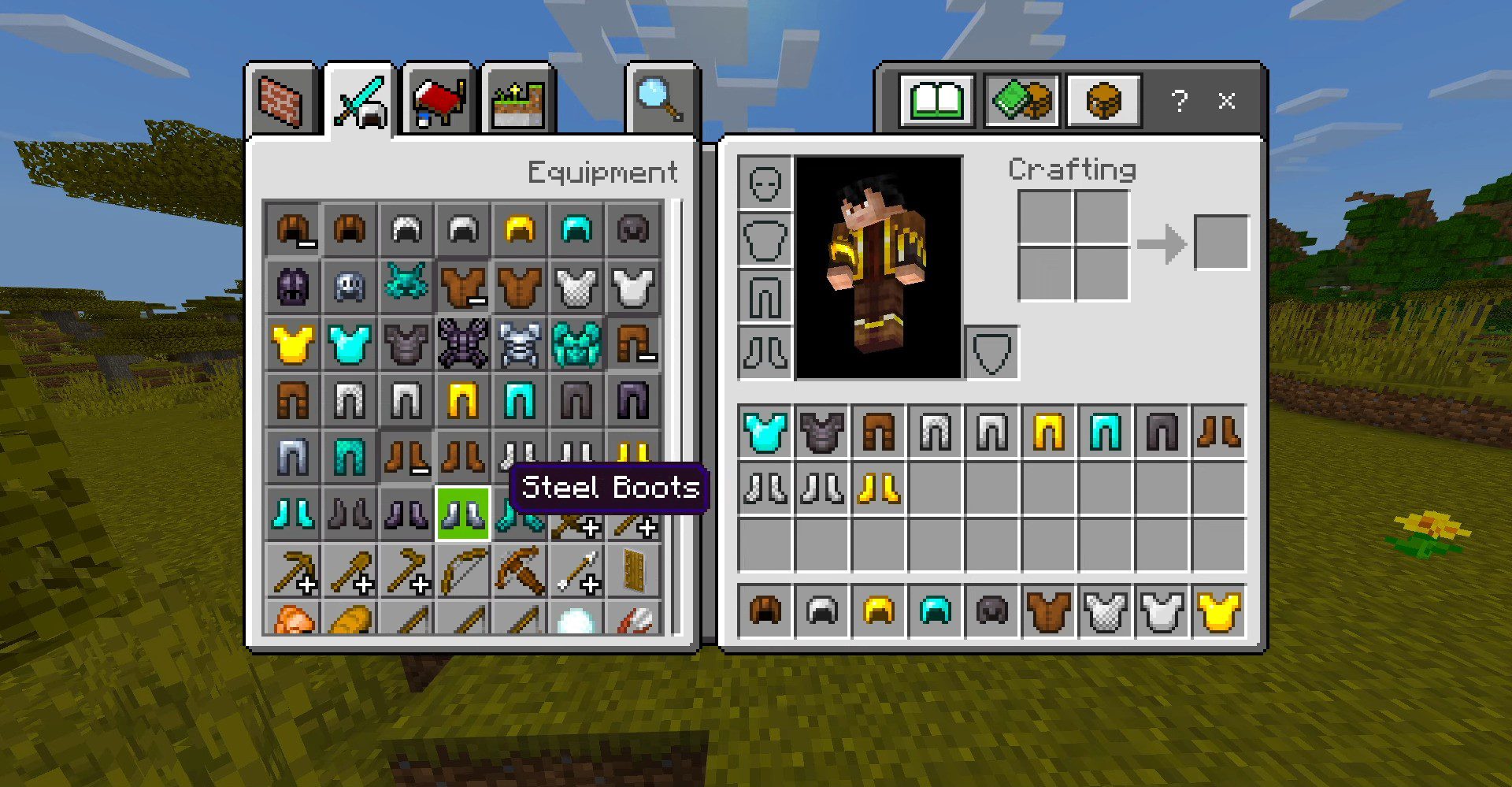Pick the shield item from Equipment

634,571
